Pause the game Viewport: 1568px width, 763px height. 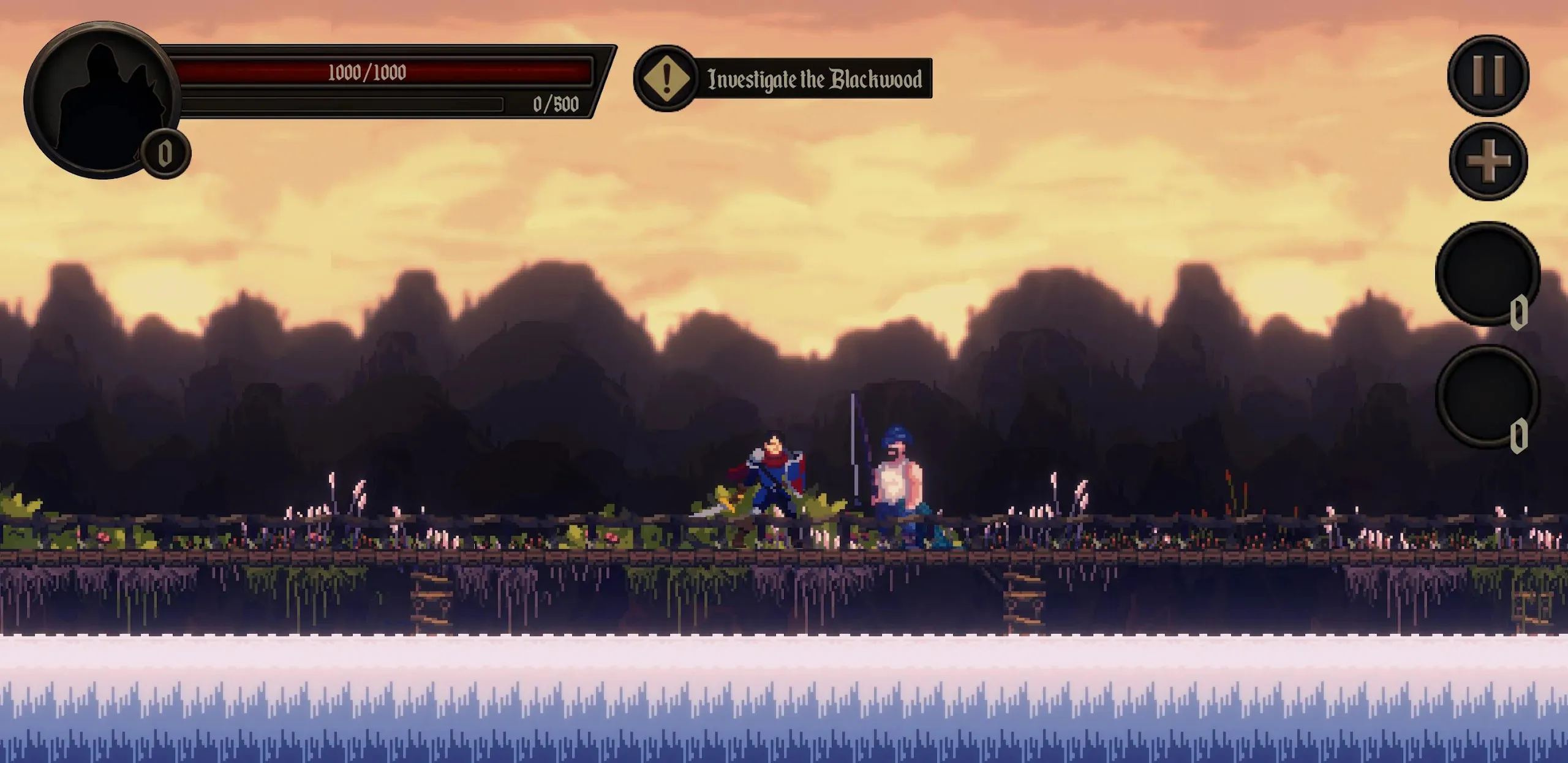(x=1488, y=75)
